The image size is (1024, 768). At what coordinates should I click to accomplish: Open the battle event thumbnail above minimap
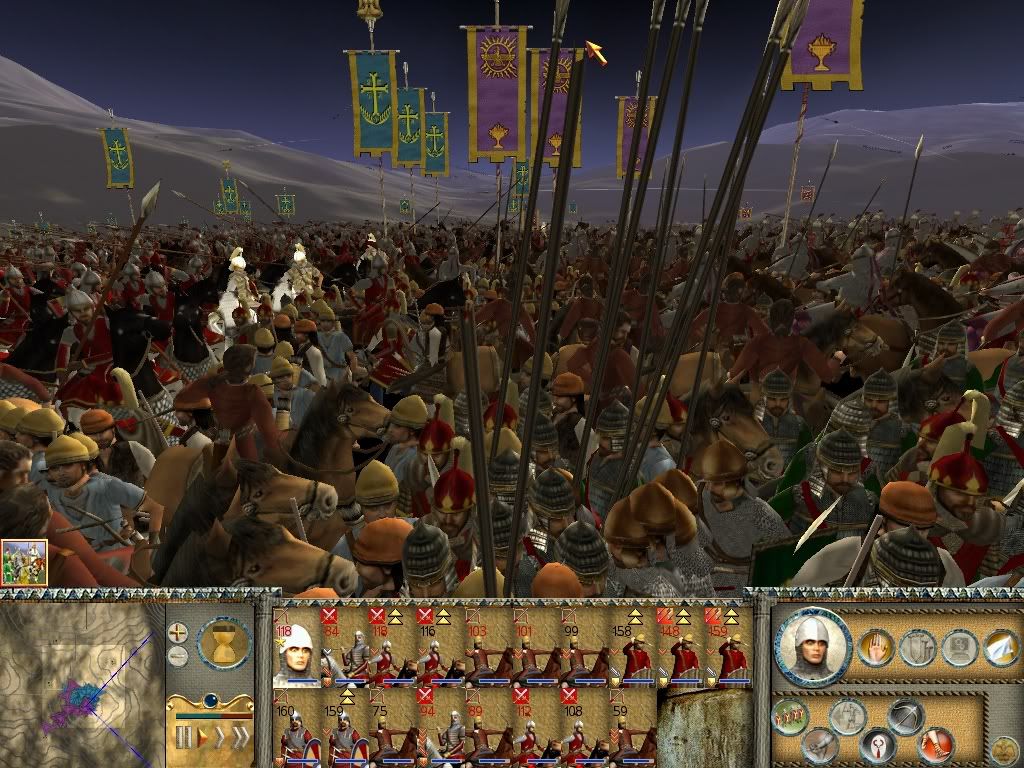tap(24, 562)
